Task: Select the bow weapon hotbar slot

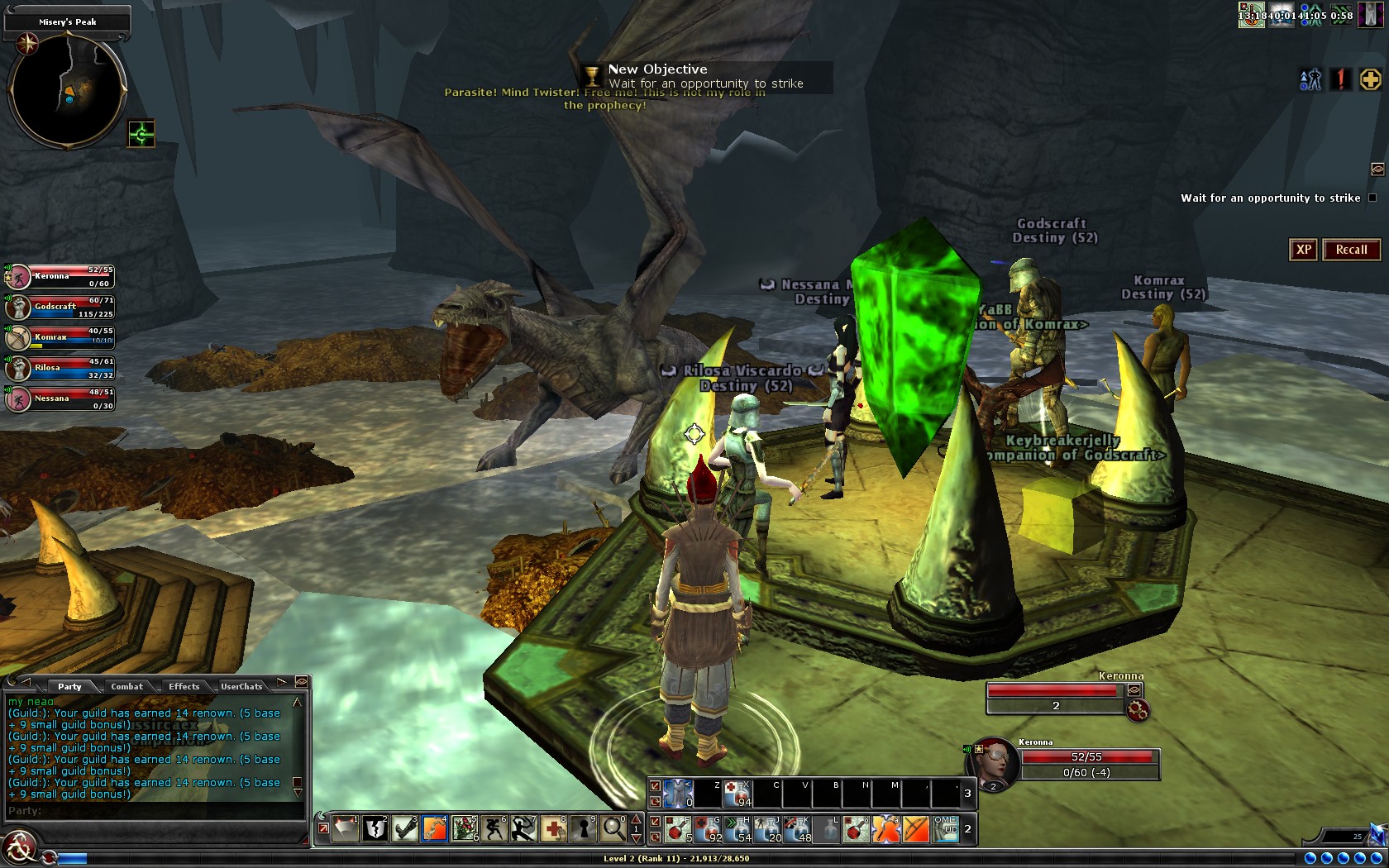Action: pos(916,828)
